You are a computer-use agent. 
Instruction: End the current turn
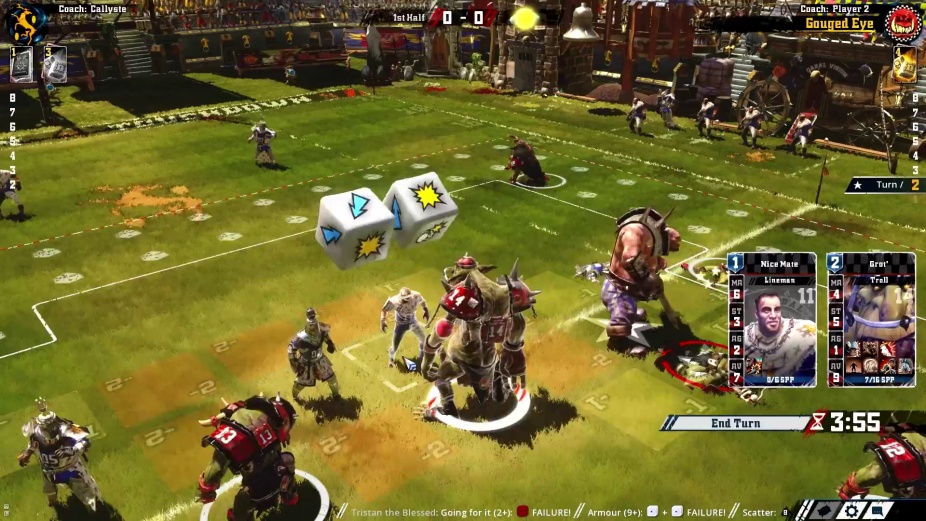coord(735,423)
